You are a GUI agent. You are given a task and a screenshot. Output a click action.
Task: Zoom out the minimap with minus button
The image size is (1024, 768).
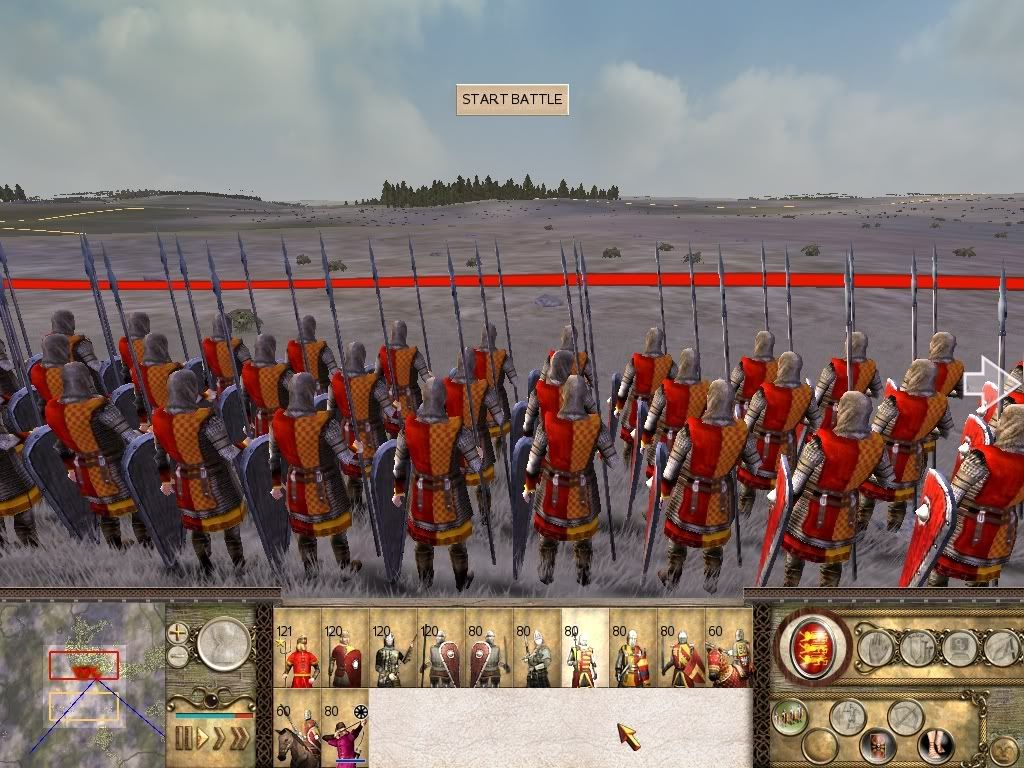179,656
